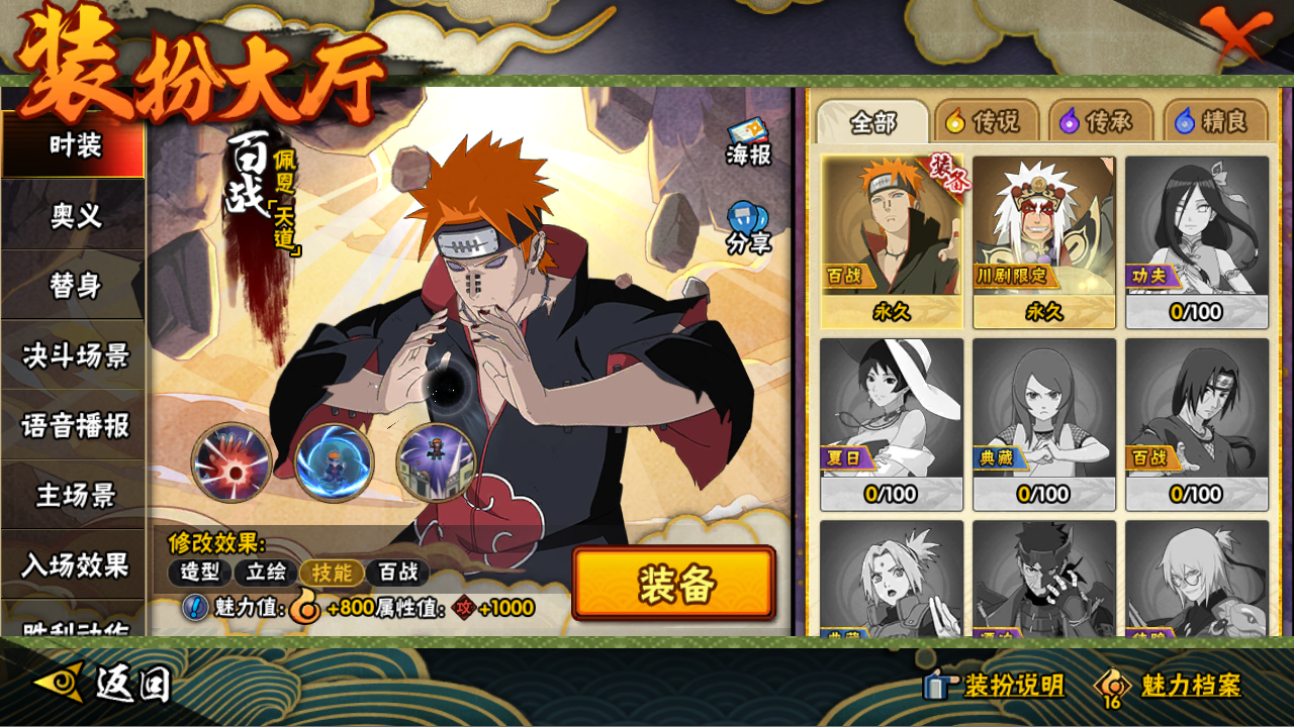Image resolution: width=1294 pixels, height=727 pixels.
Task: Filter by the 精良 tab
Action: pos(1212,122)
